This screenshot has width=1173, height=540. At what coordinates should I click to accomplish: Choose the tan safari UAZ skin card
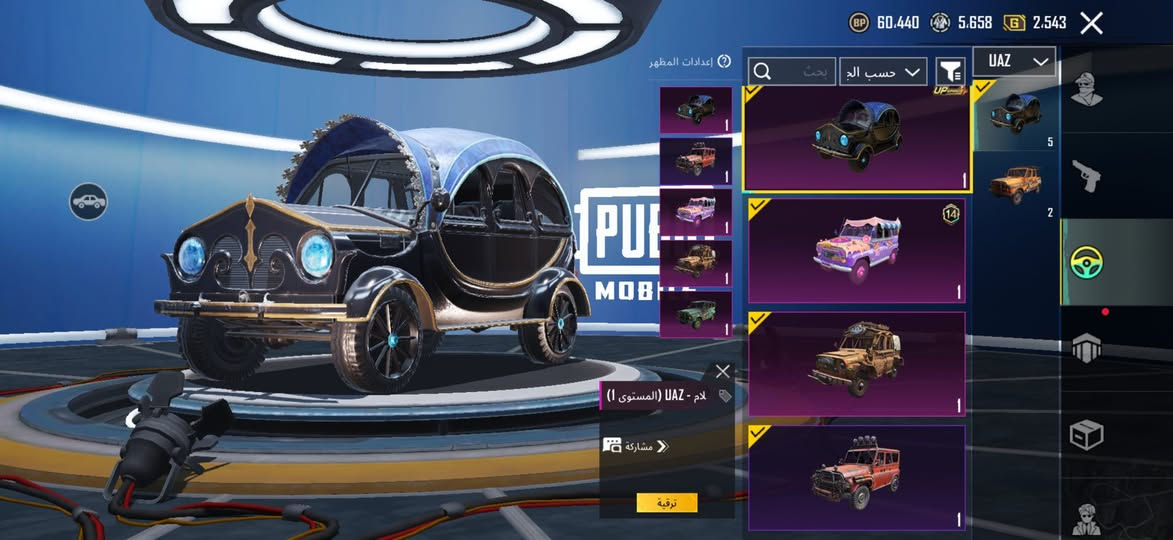pyautogui.click(x=857, y=363)
